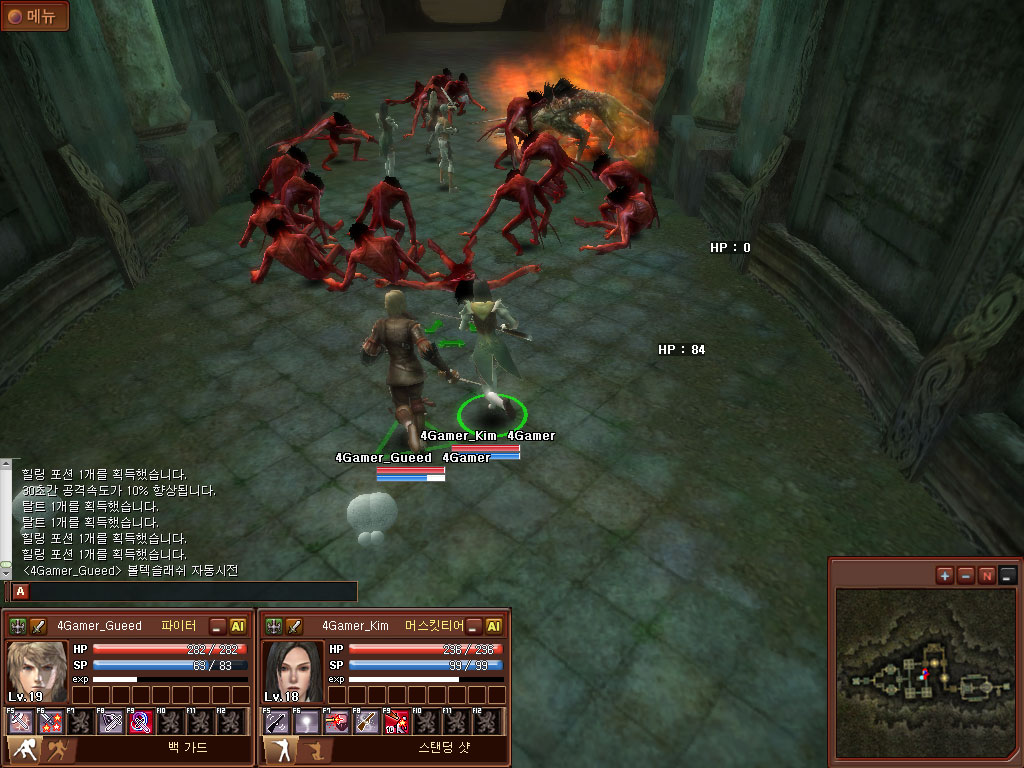Select 4Gamer_Kim's character portrait
1024x768 pixels.
[293, 671]
